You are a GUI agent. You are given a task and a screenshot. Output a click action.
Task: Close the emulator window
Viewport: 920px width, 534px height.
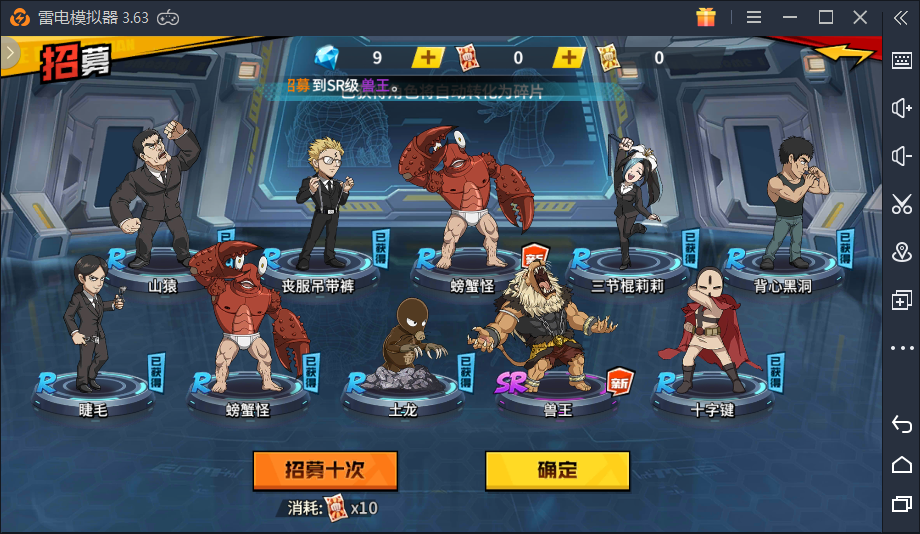[x=860, y=17]
